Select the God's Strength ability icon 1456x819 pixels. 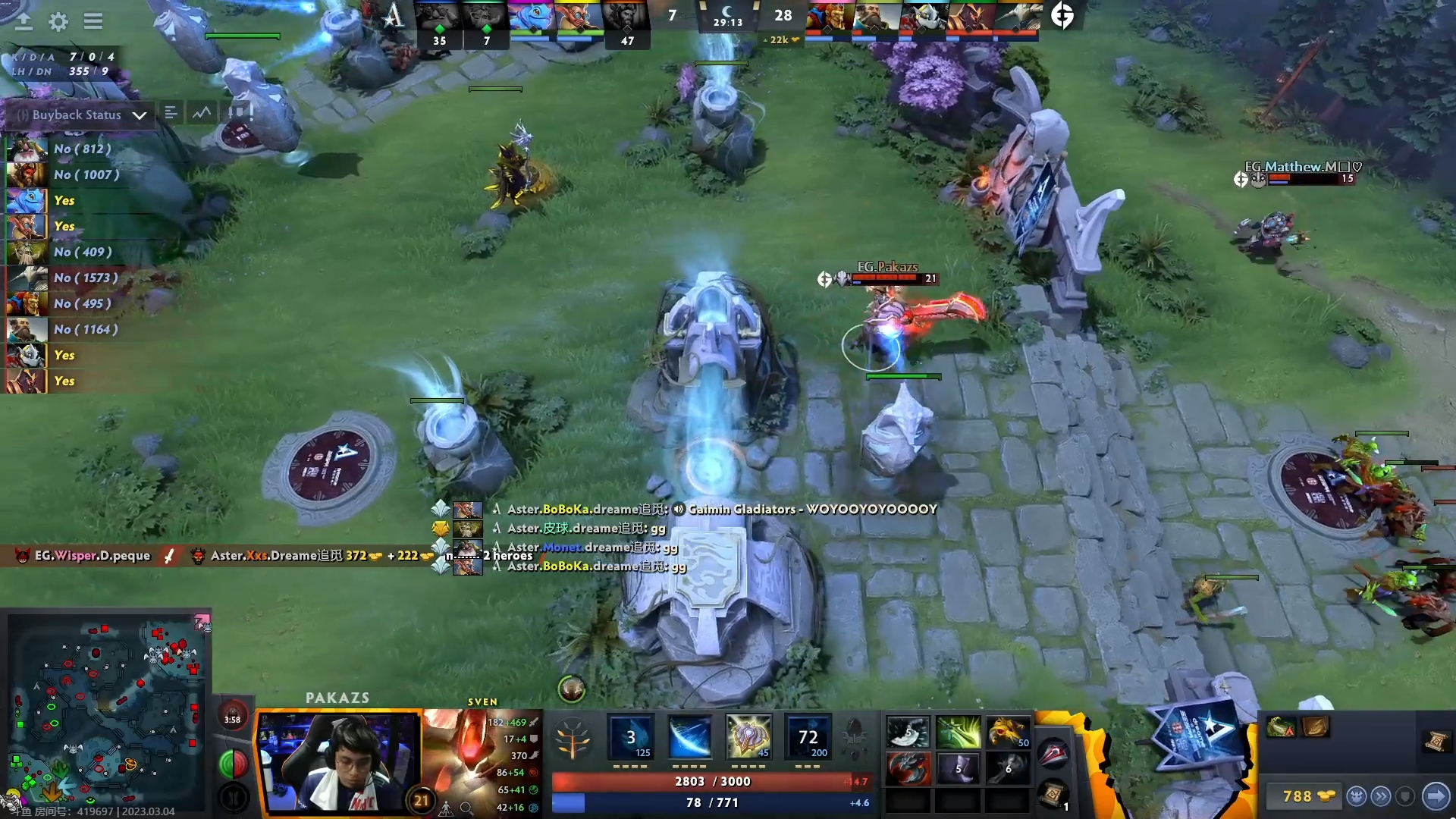pyautogui.click(x=810, y=736)
